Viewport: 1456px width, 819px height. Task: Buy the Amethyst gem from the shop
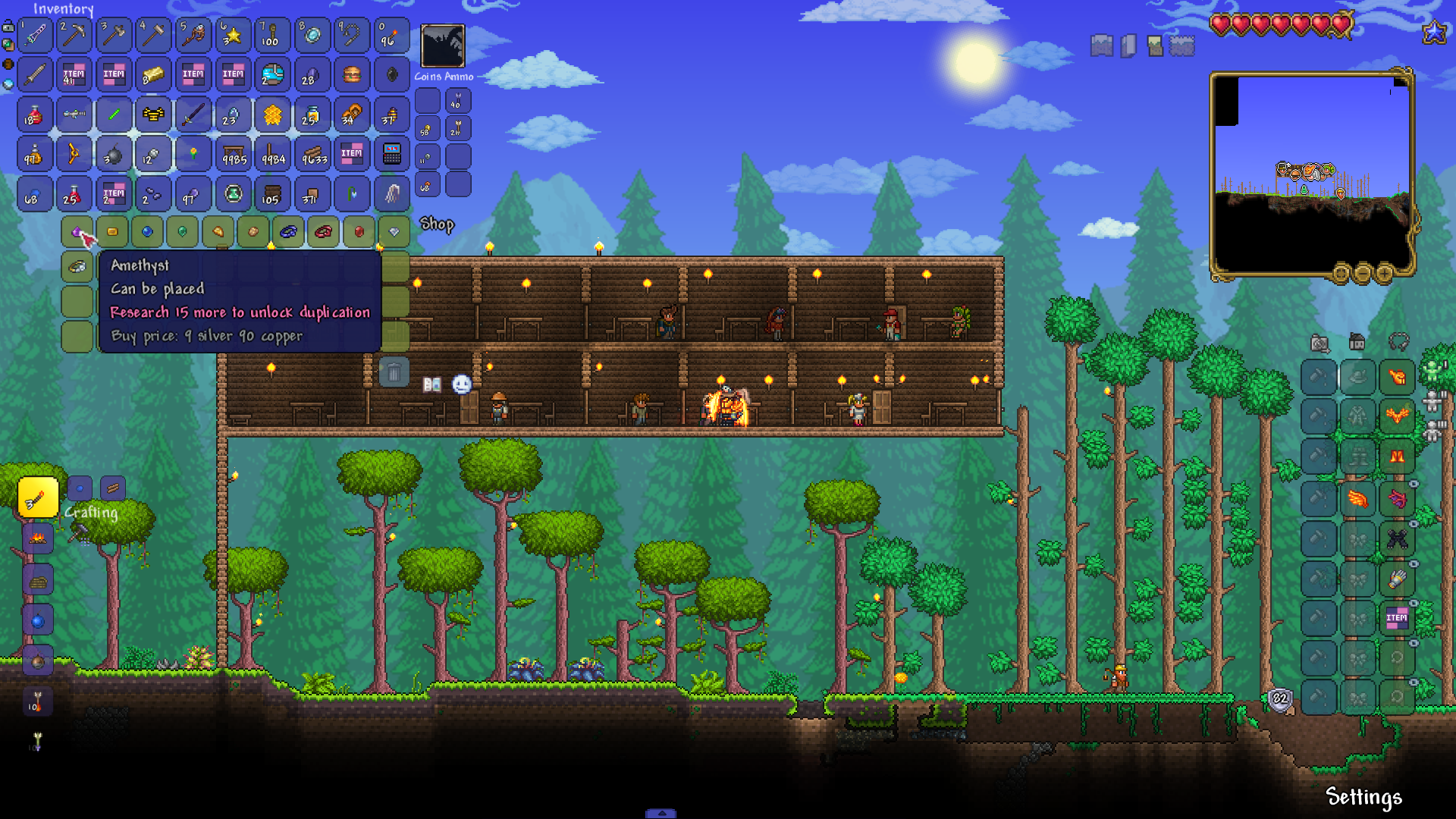(77, 231)
